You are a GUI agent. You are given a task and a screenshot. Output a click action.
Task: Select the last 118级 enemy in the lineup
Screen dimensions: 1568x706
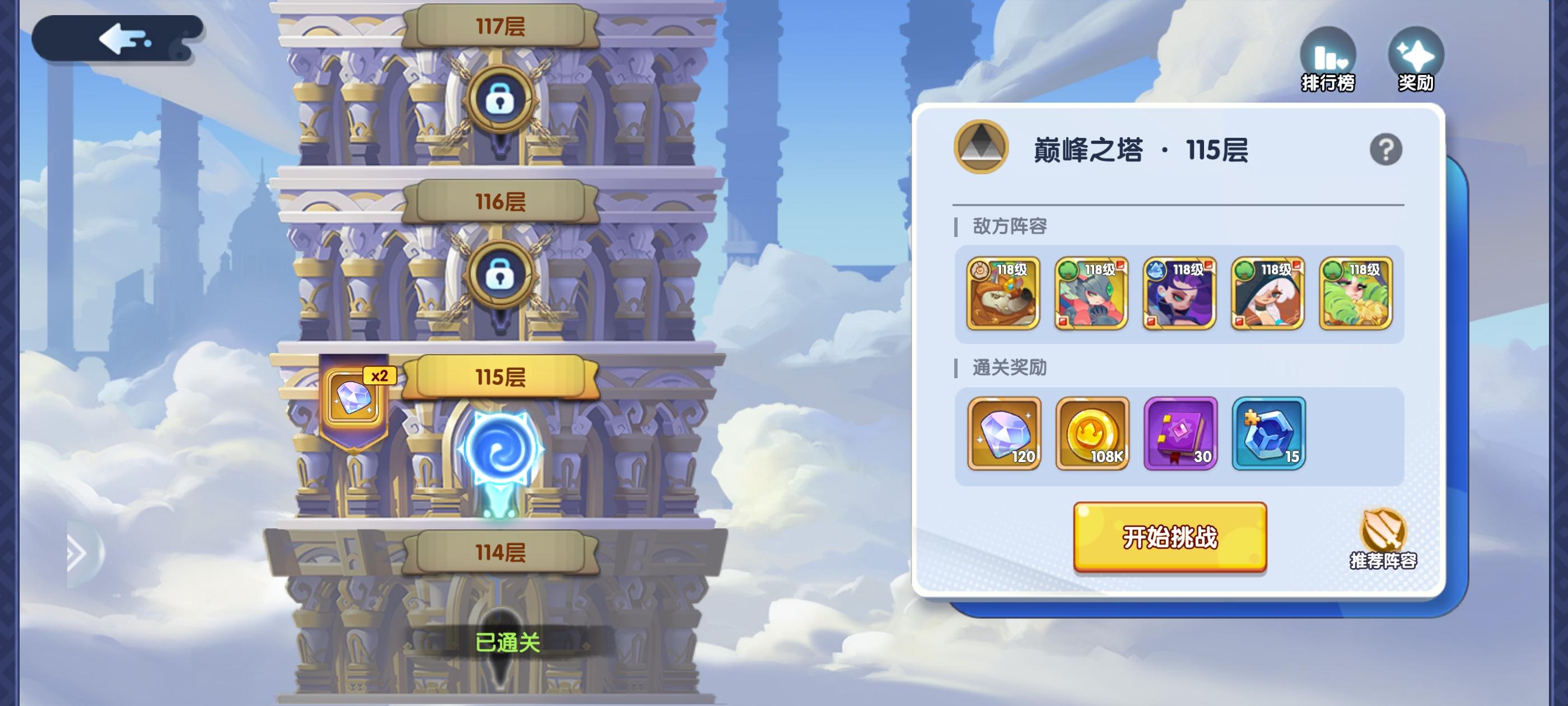coord(1357,295)
